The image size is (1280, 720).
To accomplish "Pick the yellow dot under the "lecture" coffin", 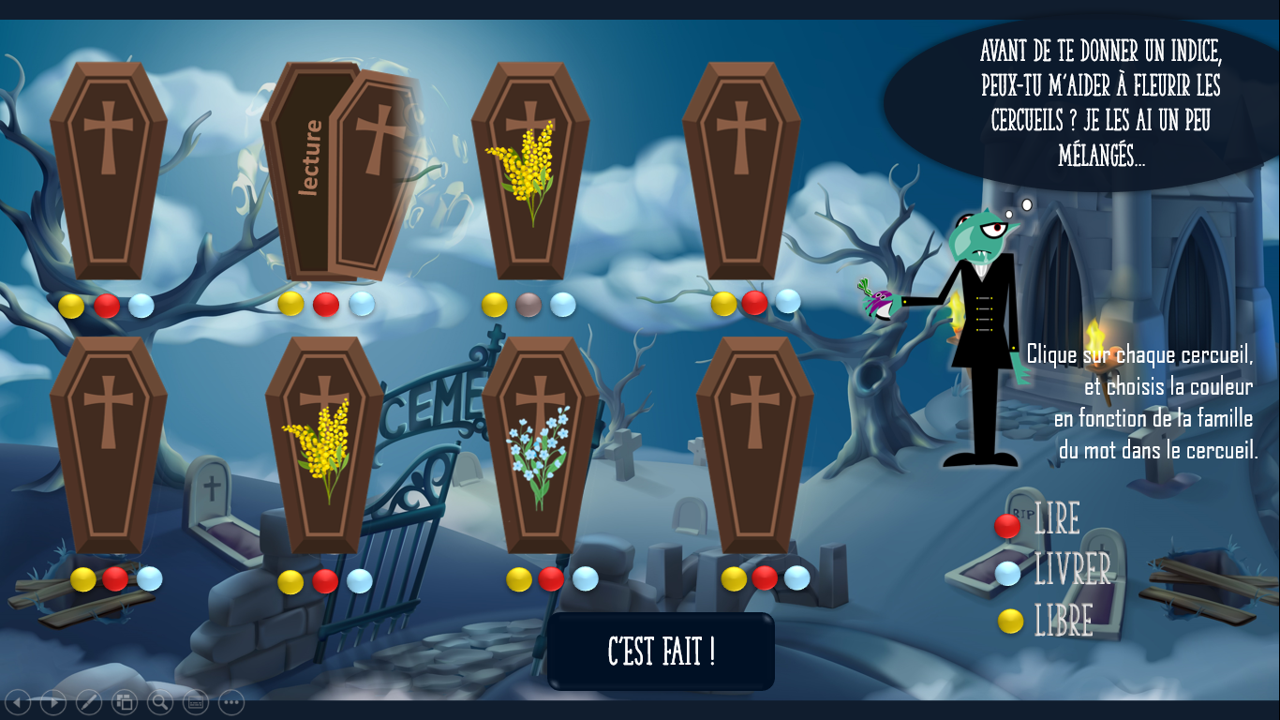I will pos(291,303).
